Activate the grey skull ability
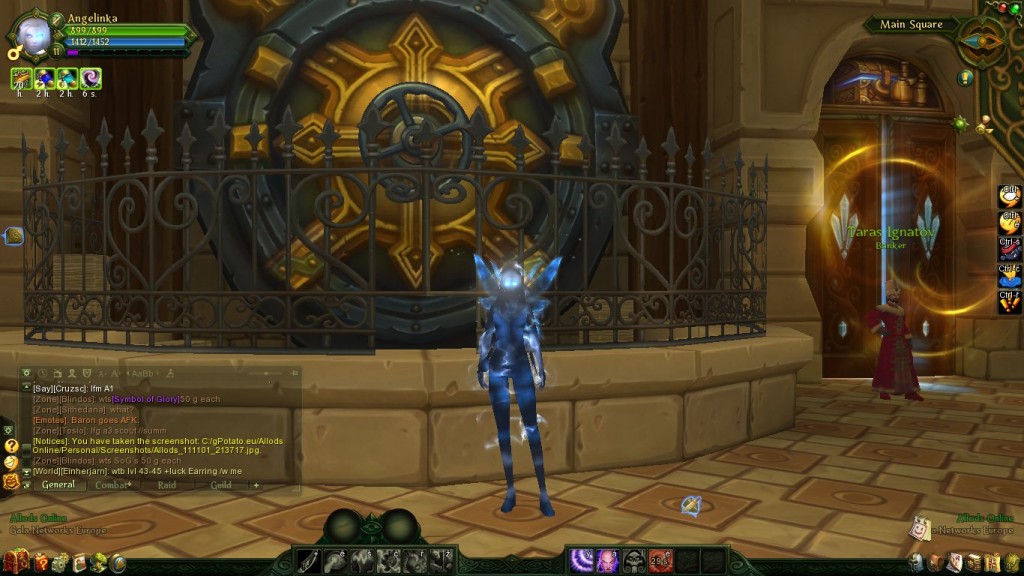The height and width of the screenshot is (576, 1024). 634,560
